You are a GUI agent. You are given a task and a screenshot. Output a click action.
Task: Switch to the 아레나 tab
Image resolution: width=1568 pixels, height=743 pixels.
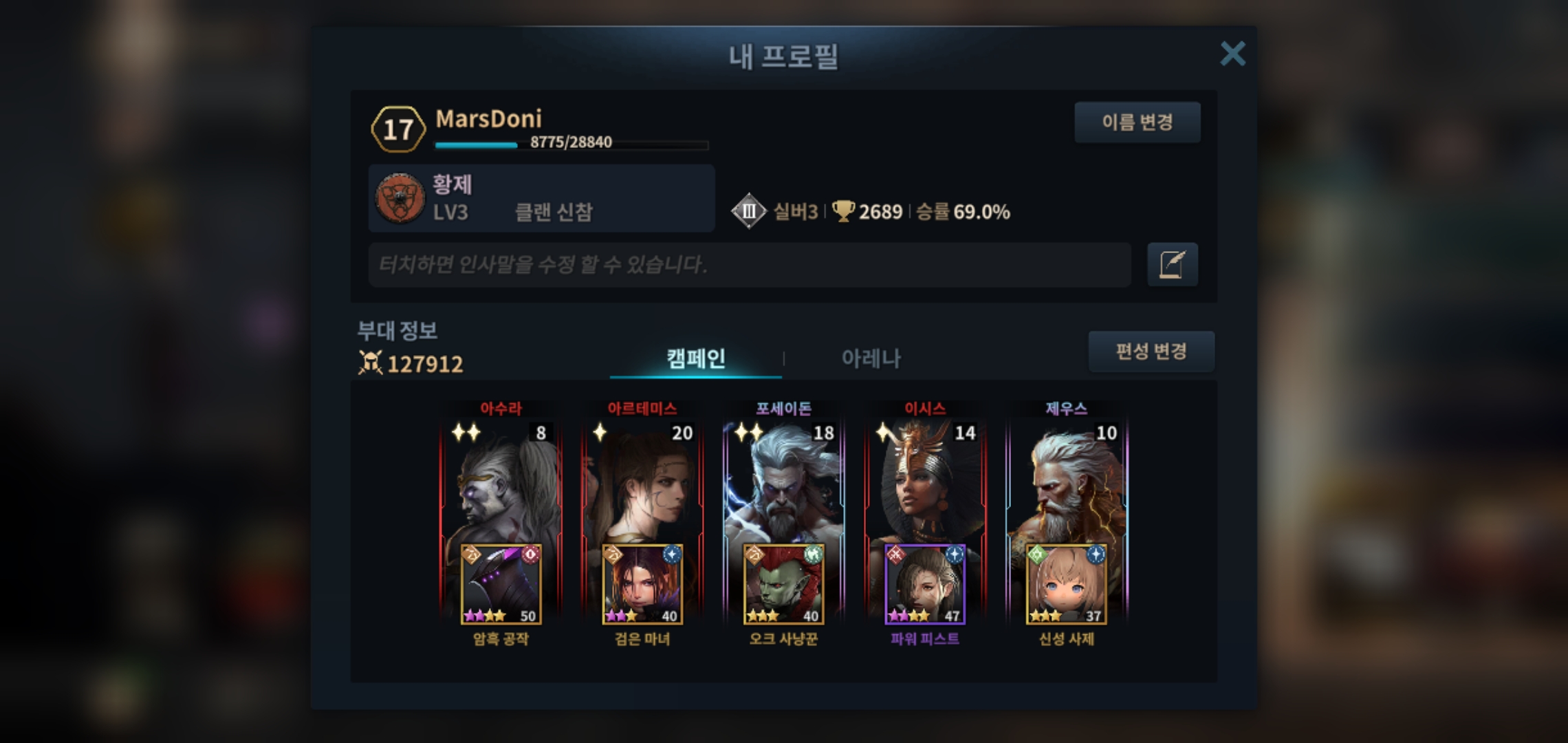(871, 358)
